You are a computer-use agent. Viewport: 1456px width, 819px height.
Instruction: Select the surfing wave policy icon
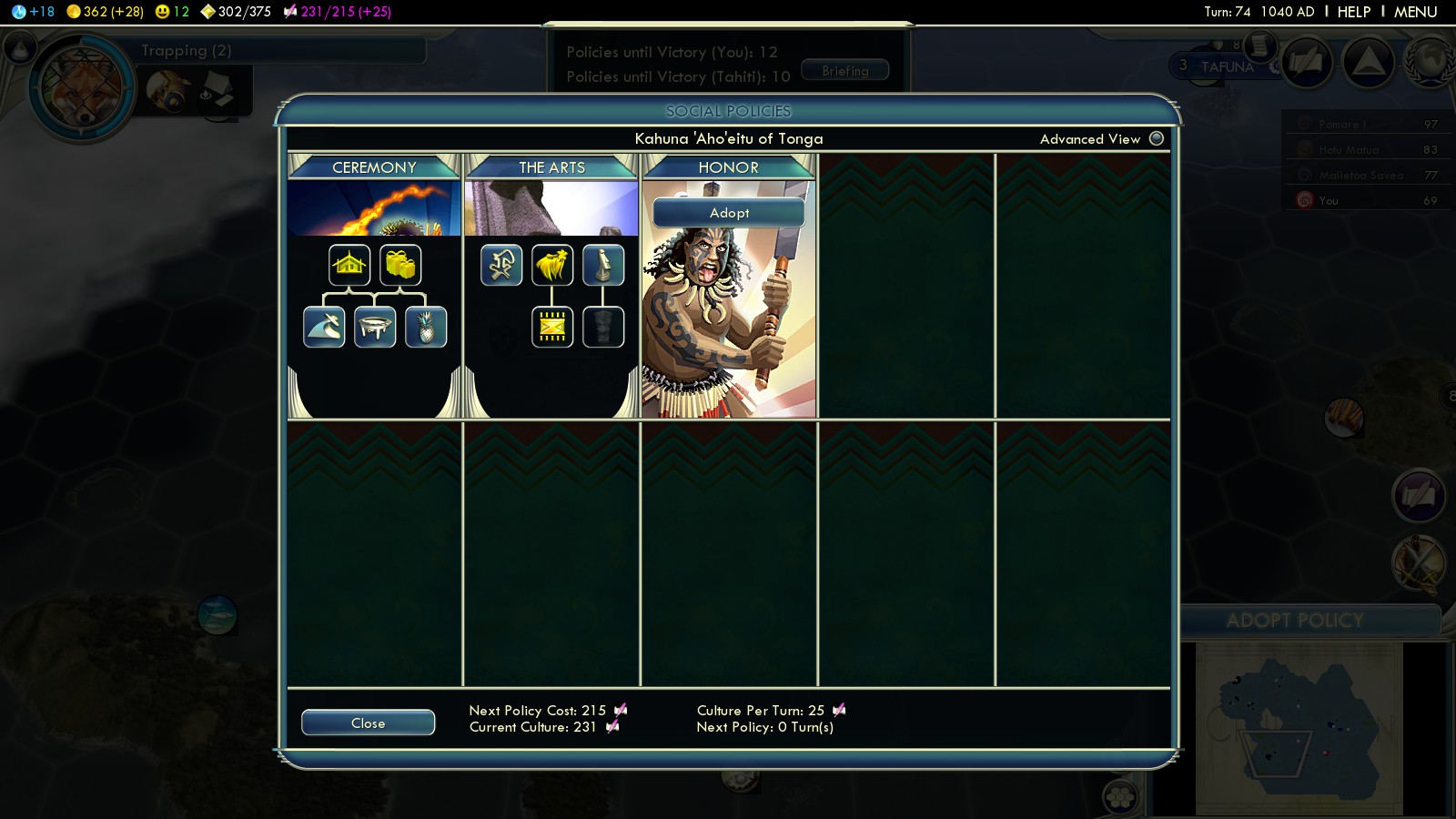click(324, 327)
